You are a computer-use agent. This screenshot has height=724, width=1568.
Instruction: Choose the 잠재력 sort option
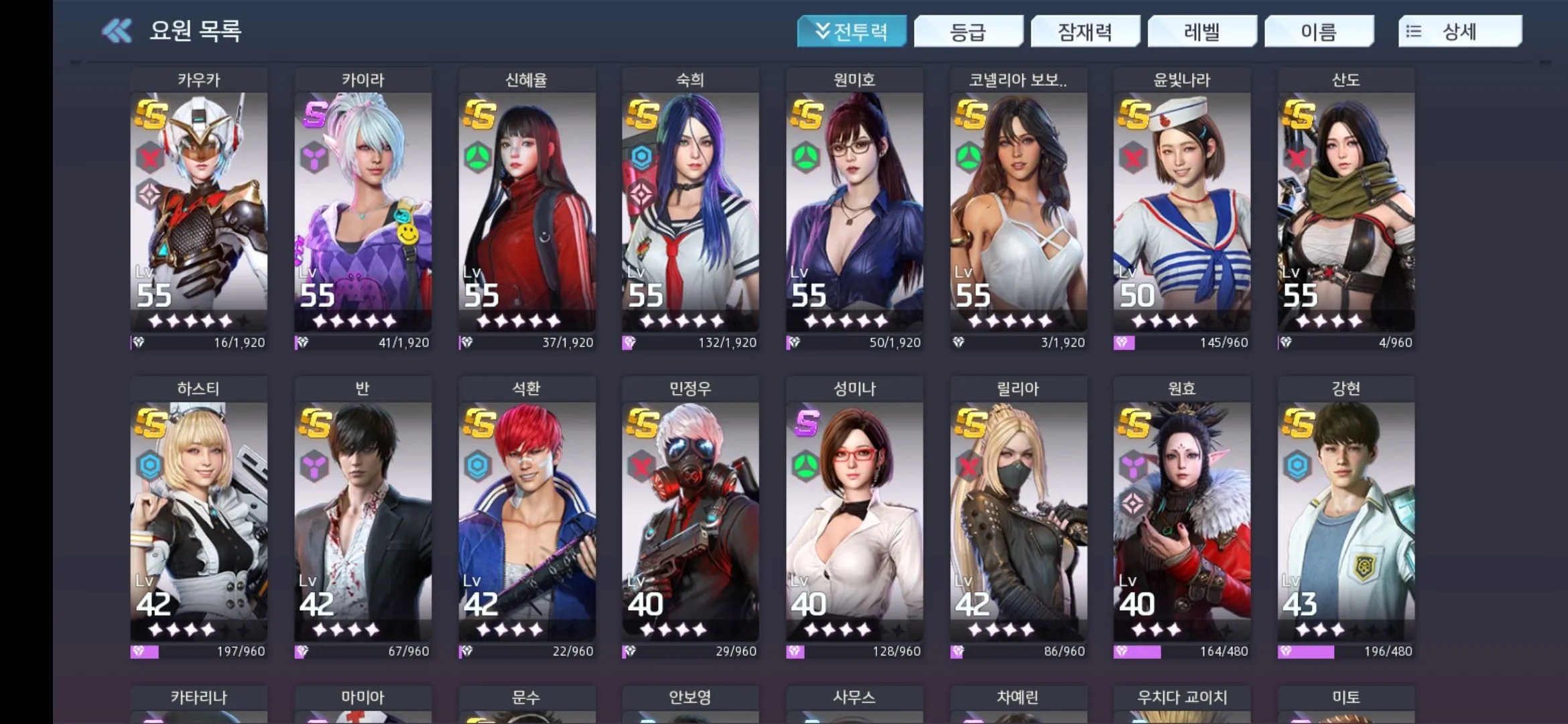(x=1085, y=32)
